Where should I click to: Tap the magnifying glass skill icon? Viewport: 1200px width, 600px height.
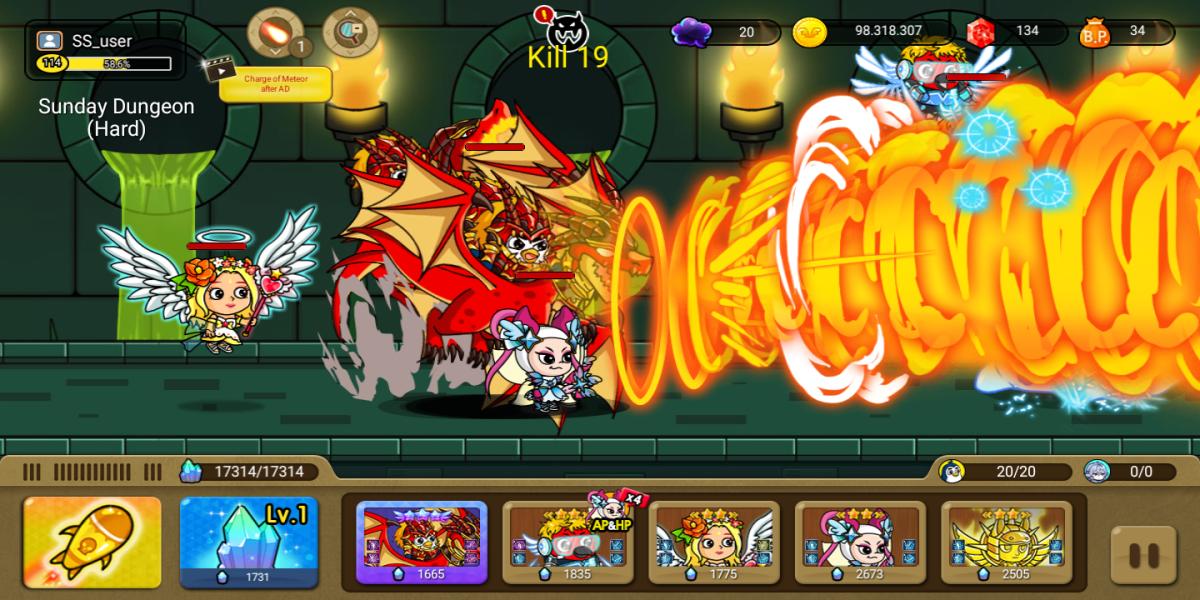(x=350, y=33)
